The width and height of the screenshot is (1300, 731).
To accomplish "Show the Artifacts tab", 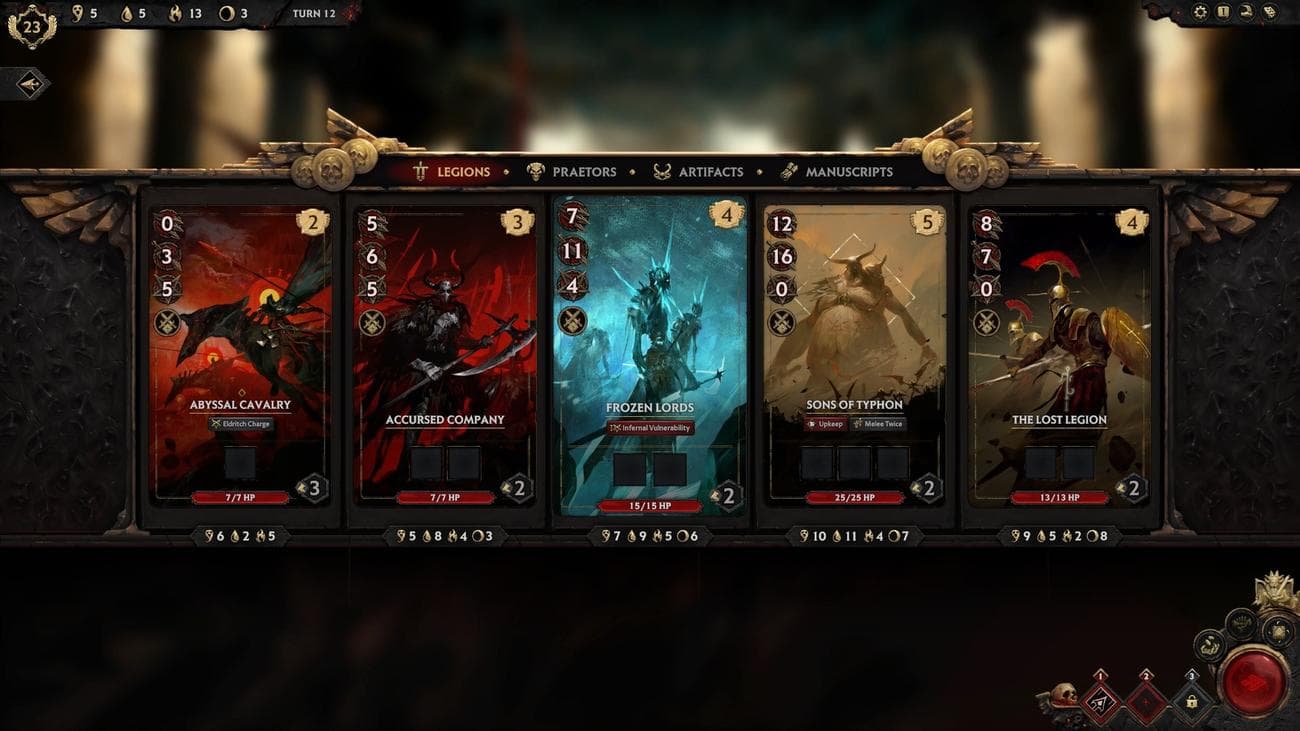I will point(698,172).
